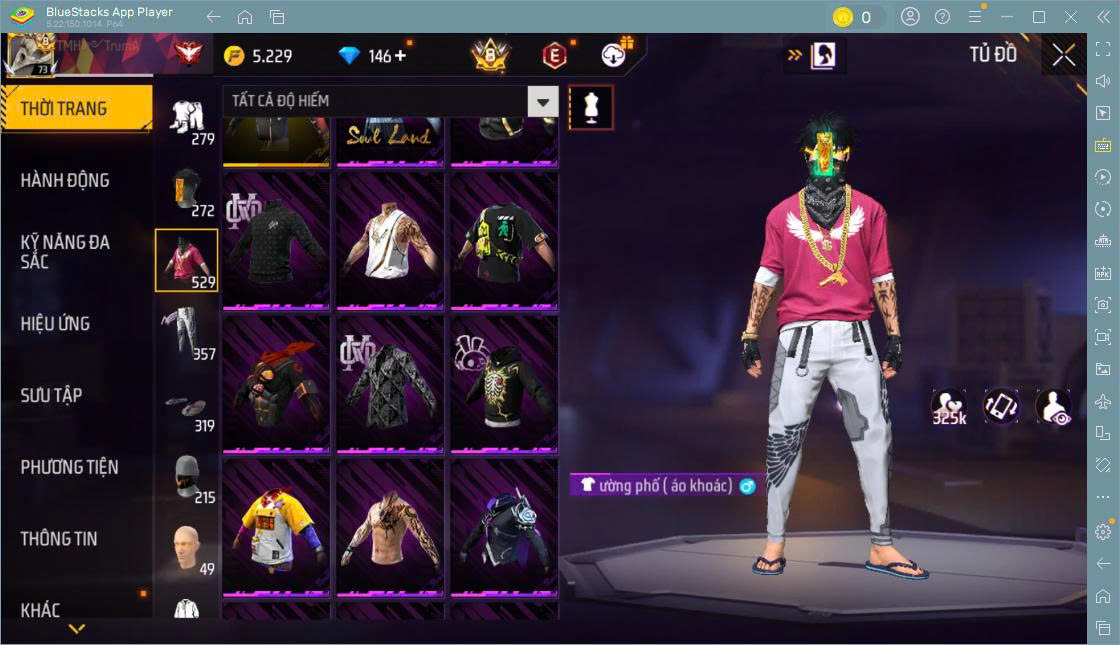Maximize the BlueStacks window
This screenshot has width=1120, height=645.
[x=1039, y=17]
